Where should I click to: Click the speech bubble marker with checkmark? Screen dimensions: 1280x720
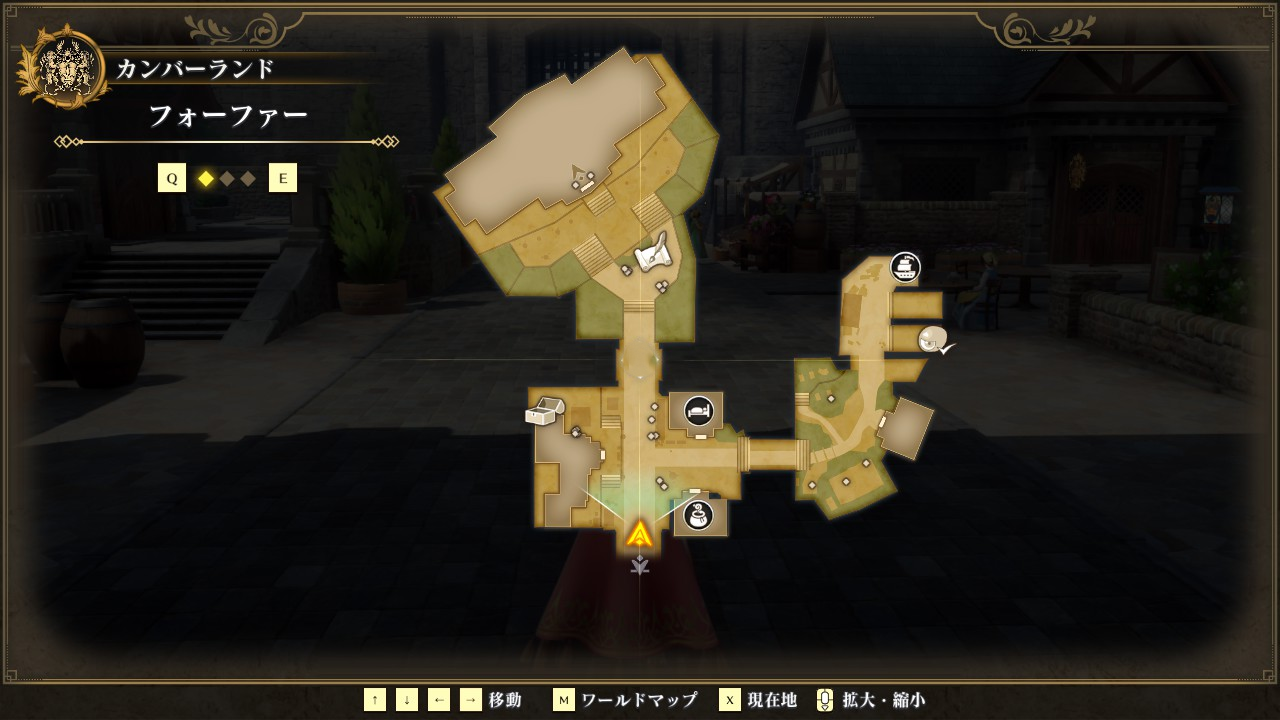[x=934, y=340]
